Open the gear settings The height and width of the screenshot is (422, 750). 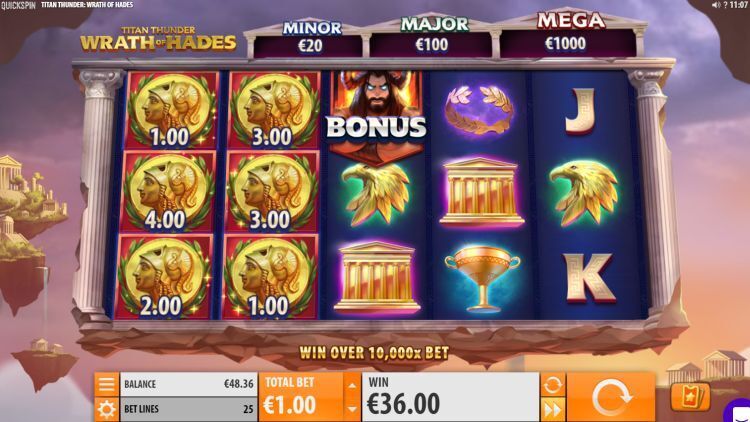(106, 408)
